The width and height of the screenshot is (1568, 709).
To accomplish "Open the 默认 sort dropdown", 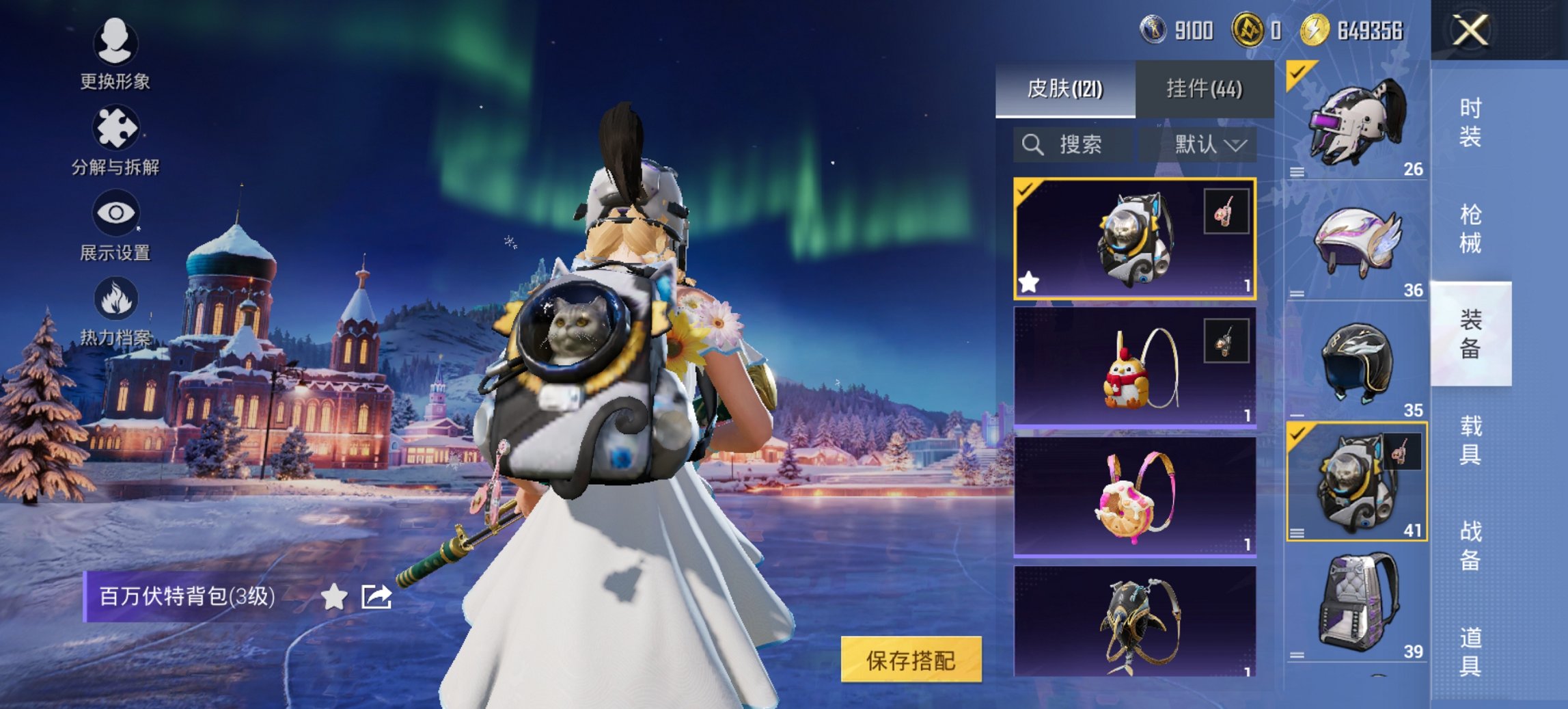I will pos(1209,144).
